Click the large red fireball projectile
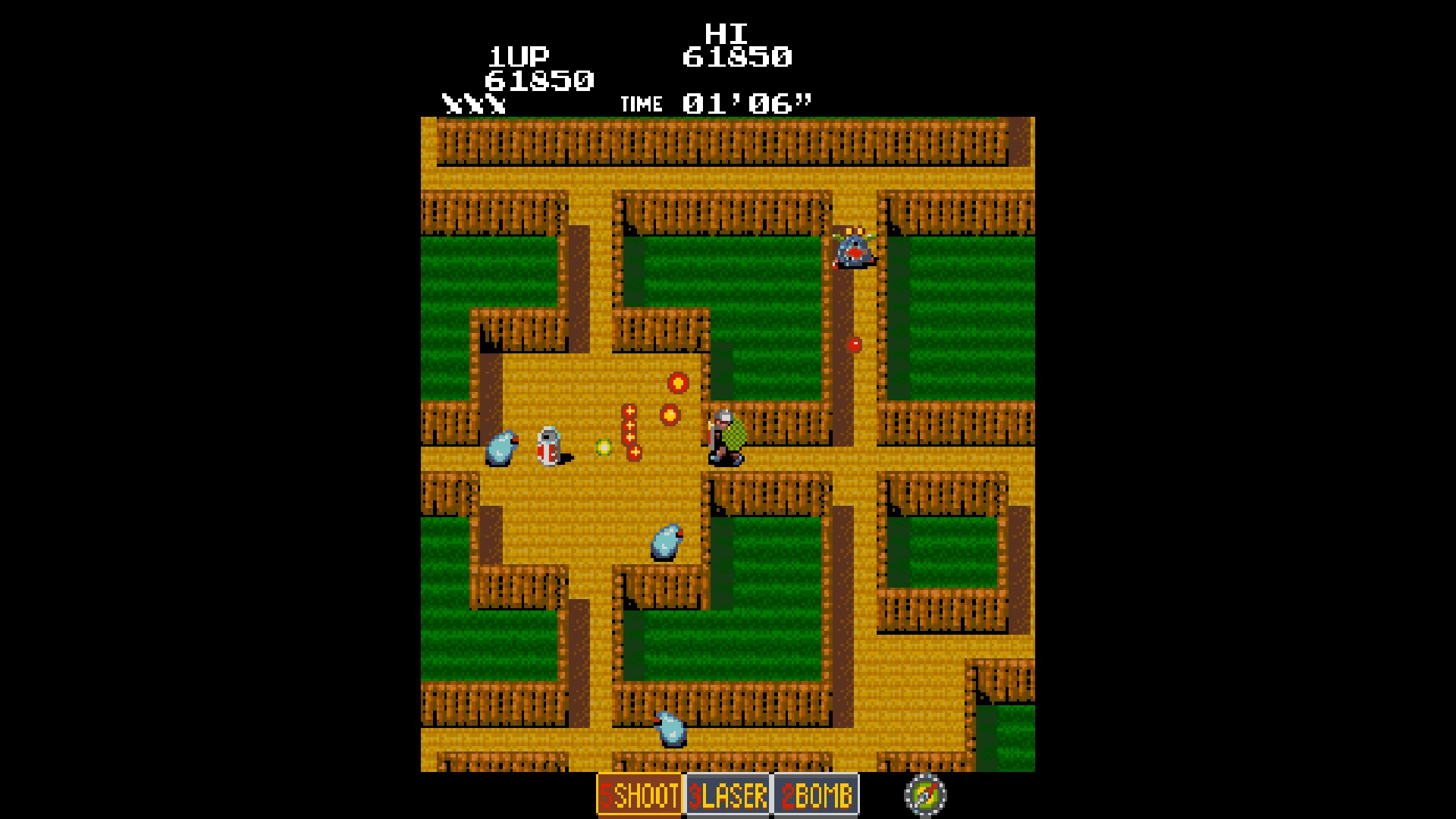Screen dimensions: 1456x819 677,384
